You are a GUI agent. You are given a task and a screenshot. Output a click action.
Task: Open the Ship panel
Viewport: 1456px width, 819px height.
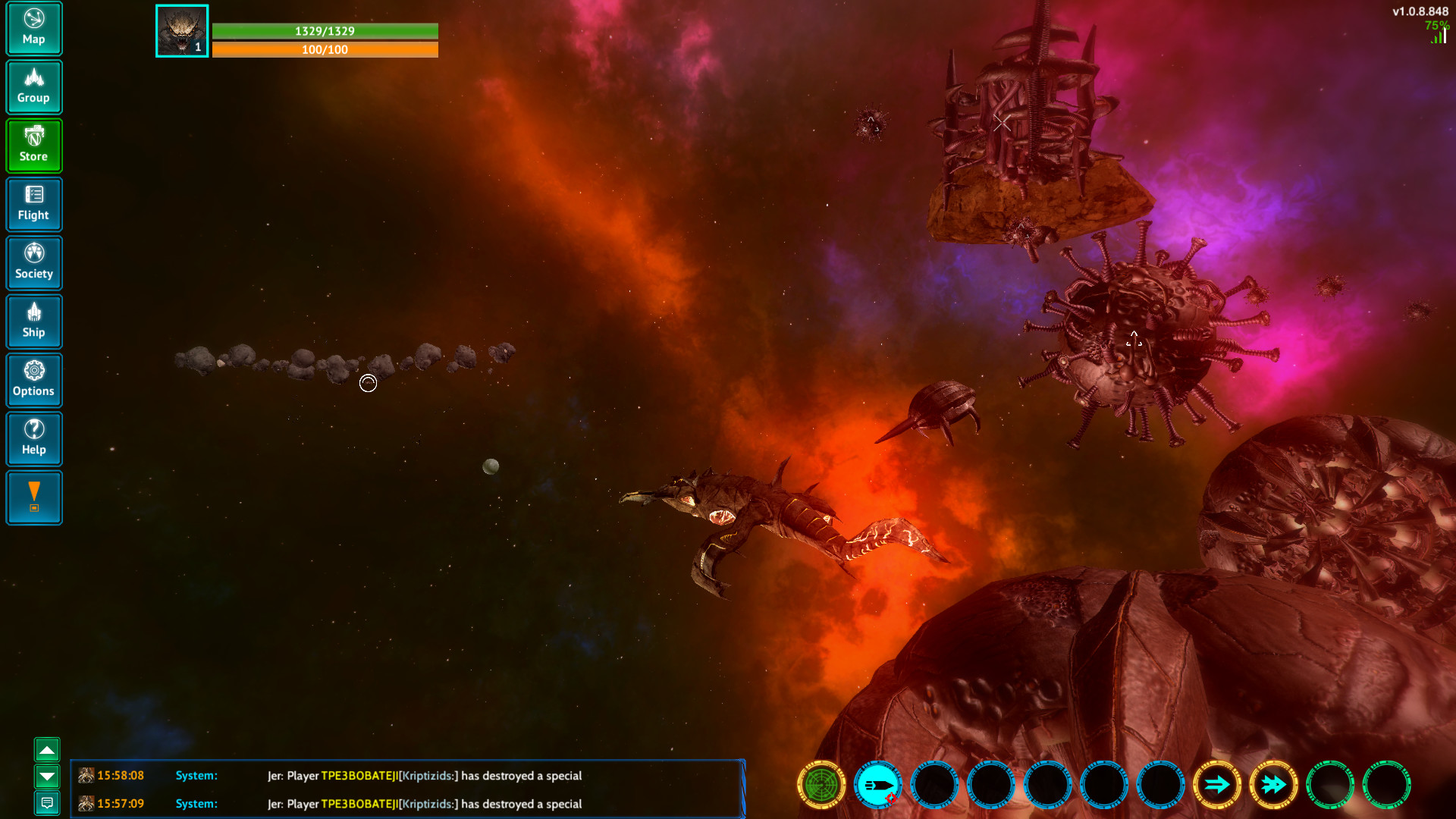34,322
